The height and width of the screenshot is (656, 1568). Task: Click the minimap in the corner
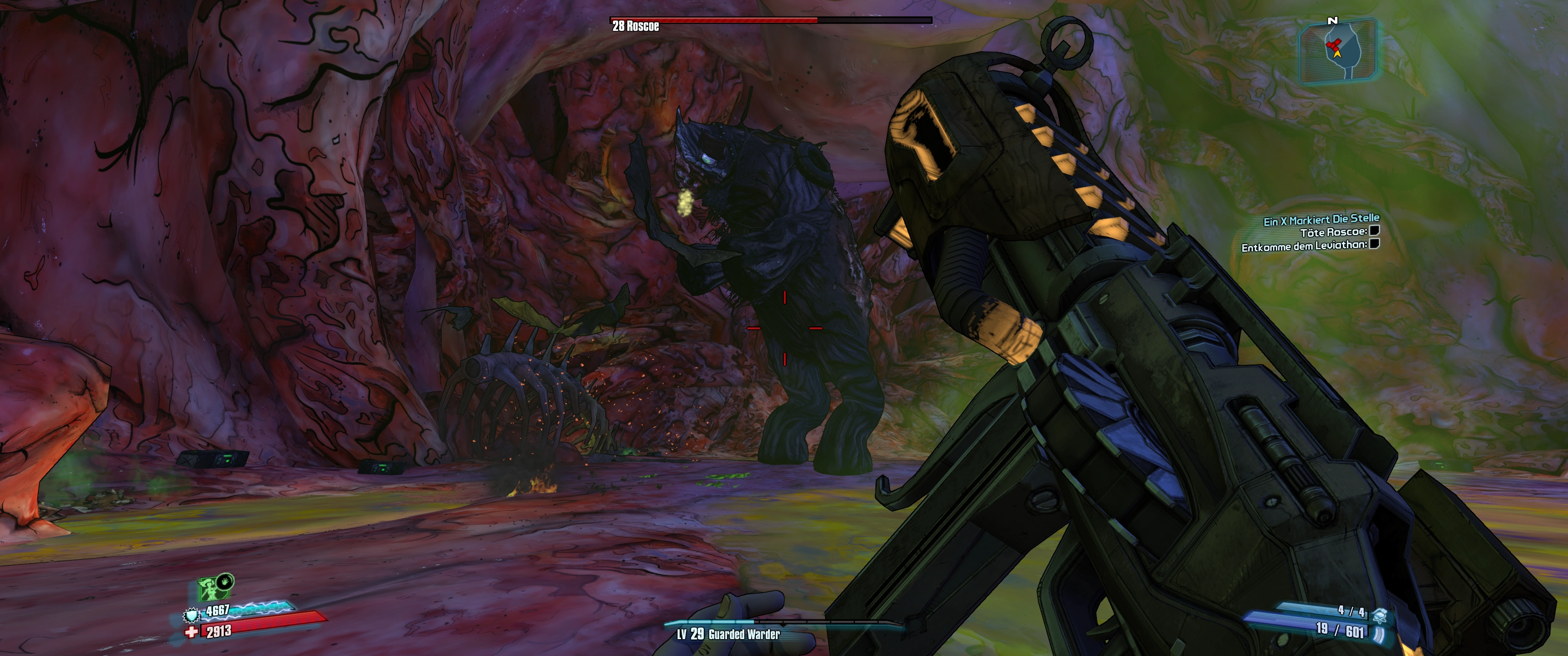tap(1337, 51)
